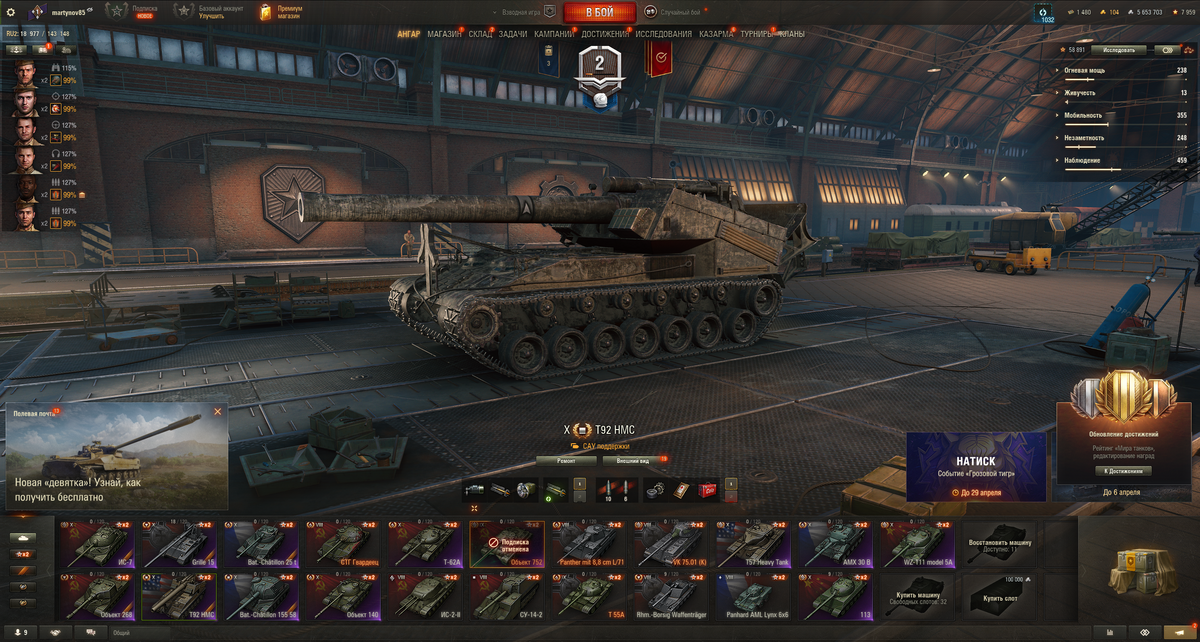Click the Купить слот tile
This screenshot has height=642, width=1200.
(998, 594)
